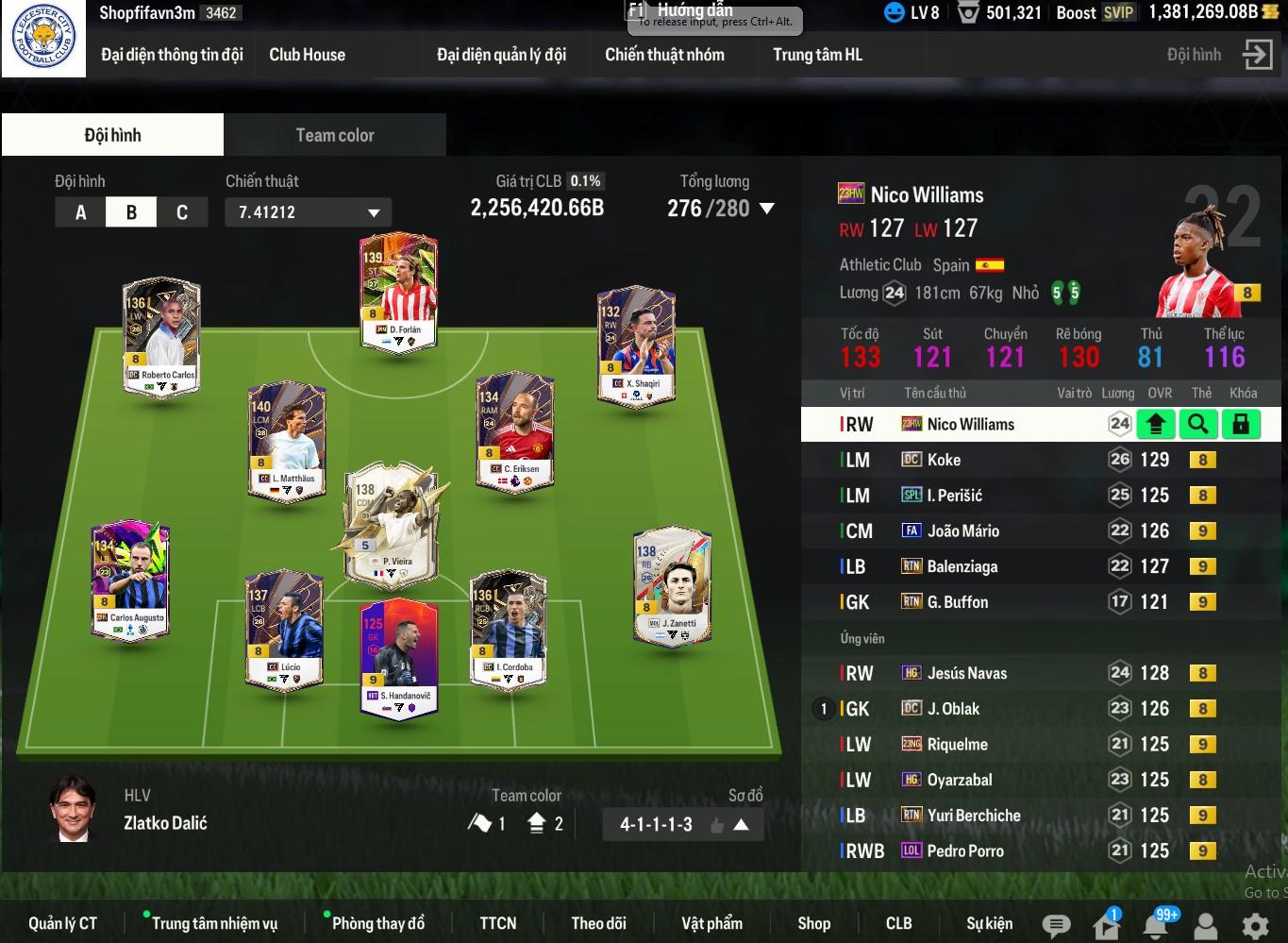
Task: Select squad preset C
Action: [x=181, y=212]
